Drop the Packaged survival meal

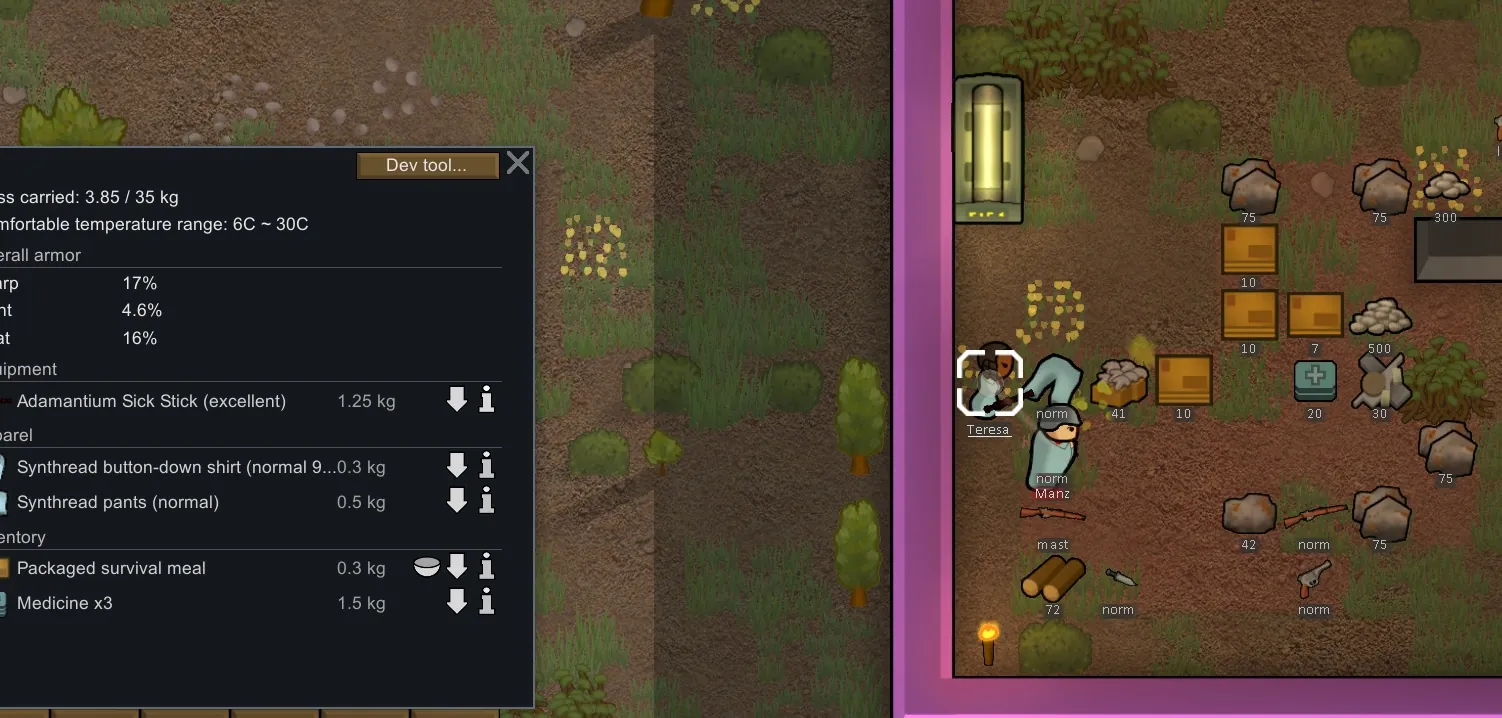click(457, 568)
